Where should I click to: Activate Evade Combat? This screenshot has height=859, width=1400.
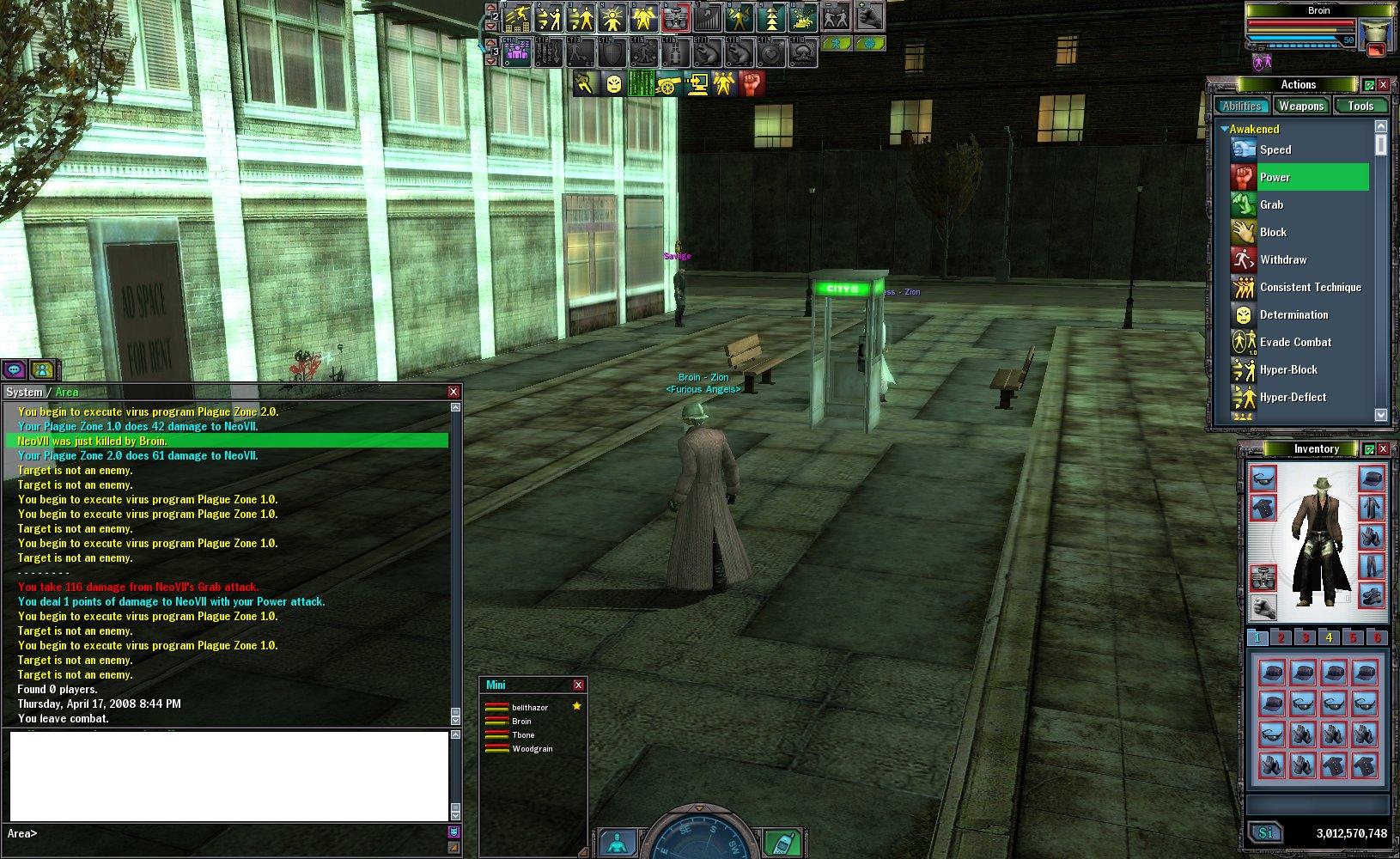pos(1295,342)
